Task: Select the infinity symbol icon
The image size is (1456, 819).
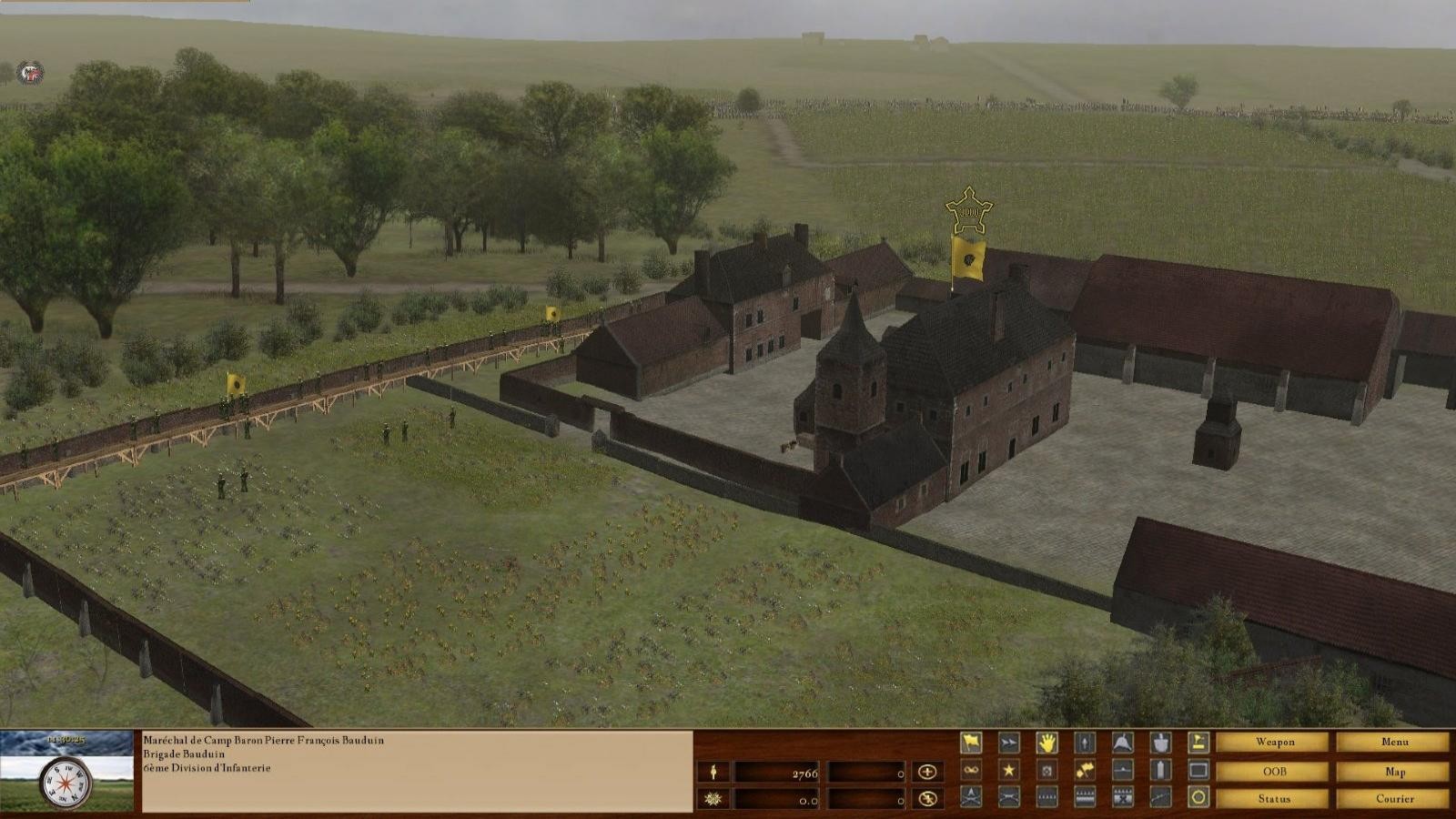Action: 971,771
